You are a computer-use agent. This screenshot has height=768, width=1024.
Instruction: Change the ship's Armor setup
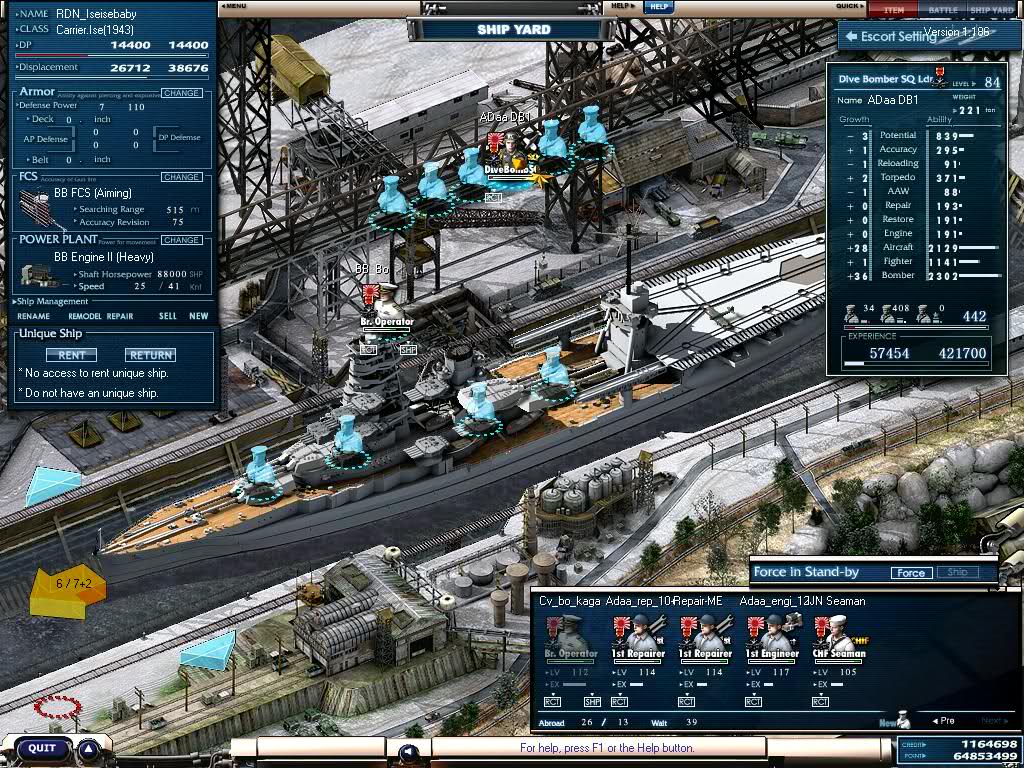[x=181, y=93]
